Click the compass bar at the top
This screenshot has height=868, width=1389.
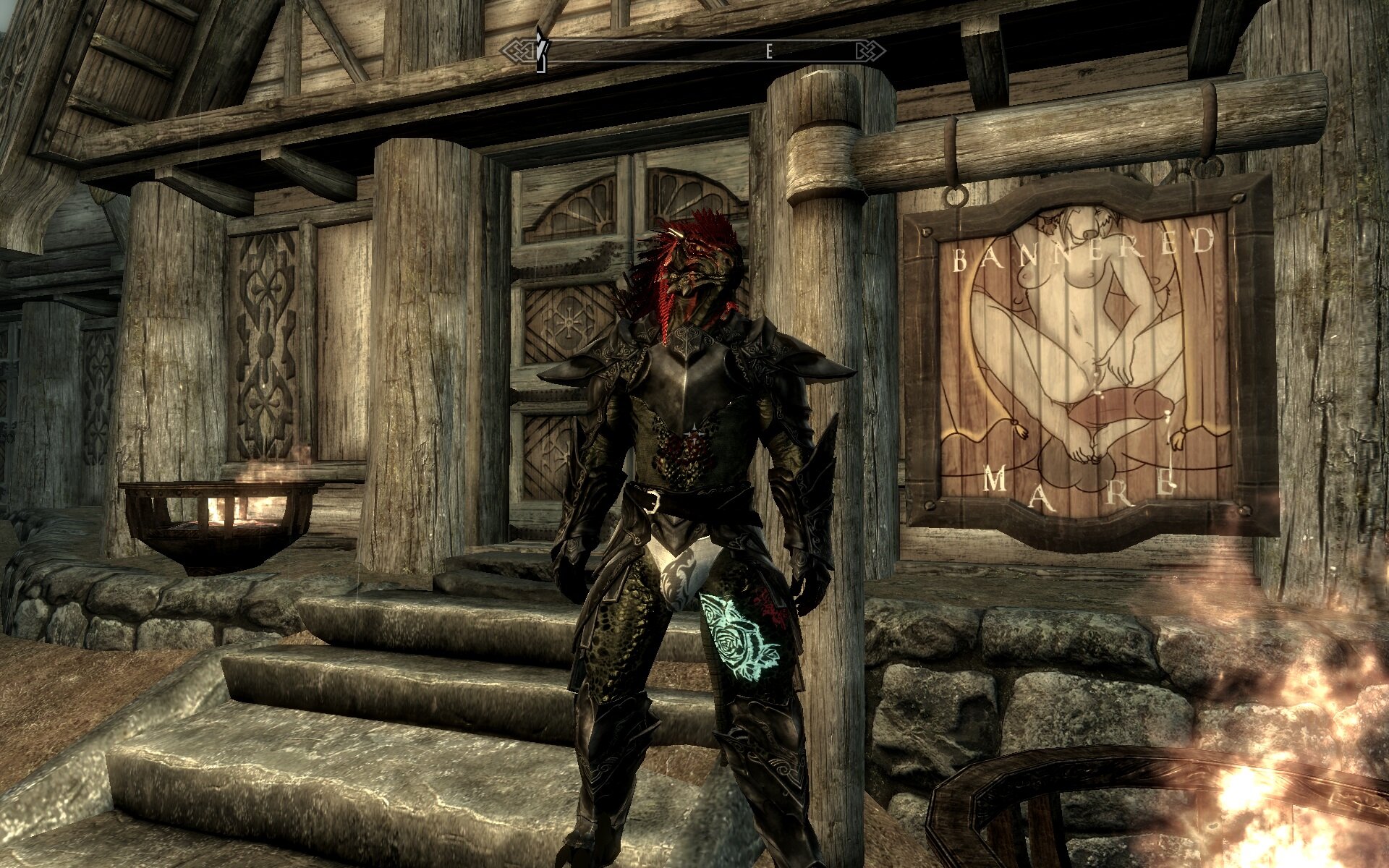(694, 51)
